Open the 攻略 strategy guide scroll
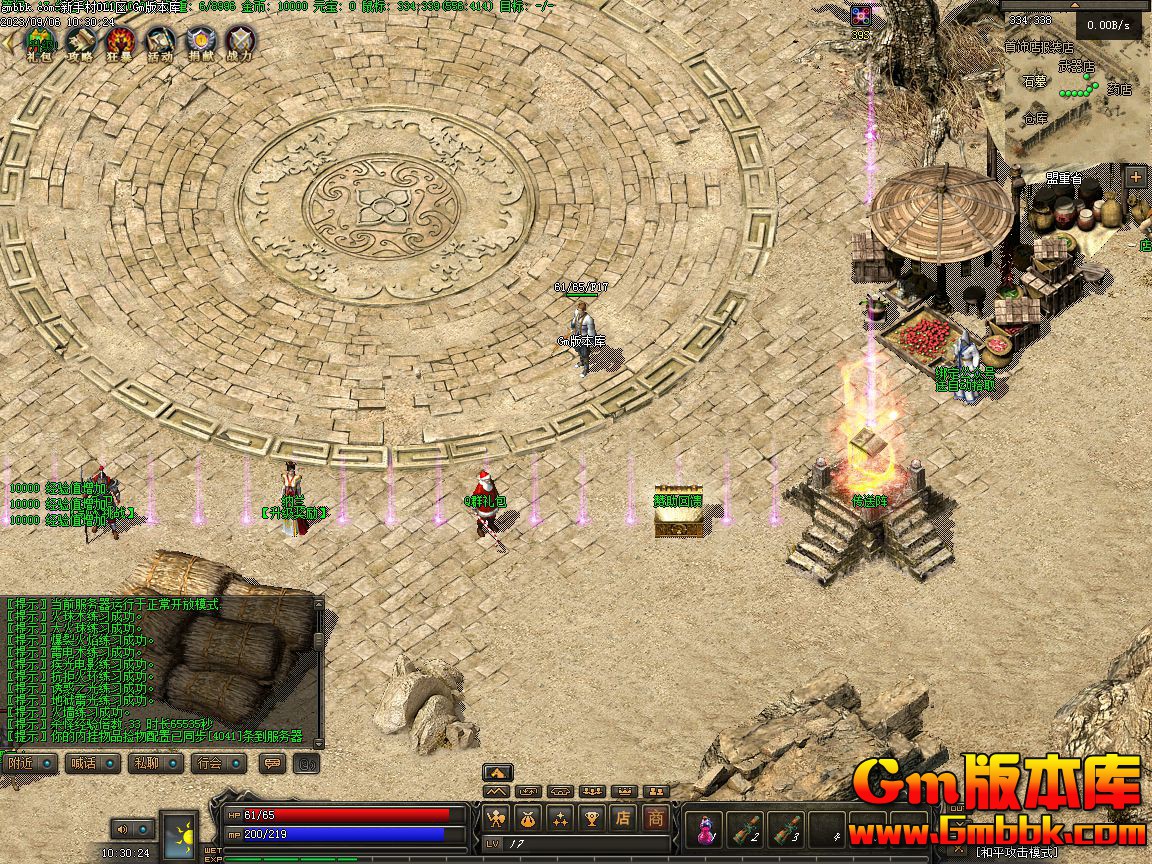Image resolution: width=1152 pixels, height=864 pixels. 80,42
